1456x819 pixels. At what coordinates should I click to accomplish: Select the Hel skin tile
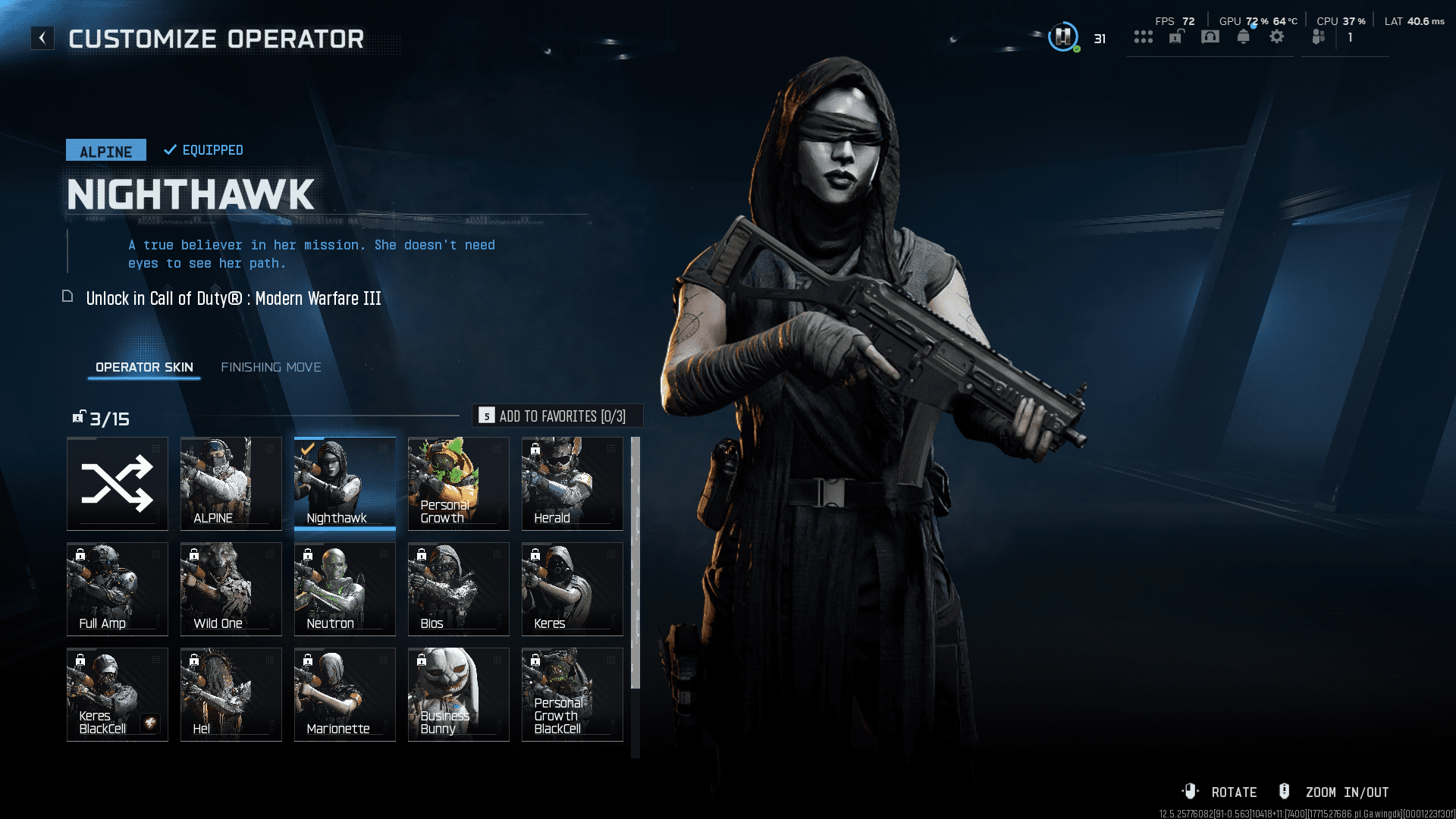[x=231, y=695]
